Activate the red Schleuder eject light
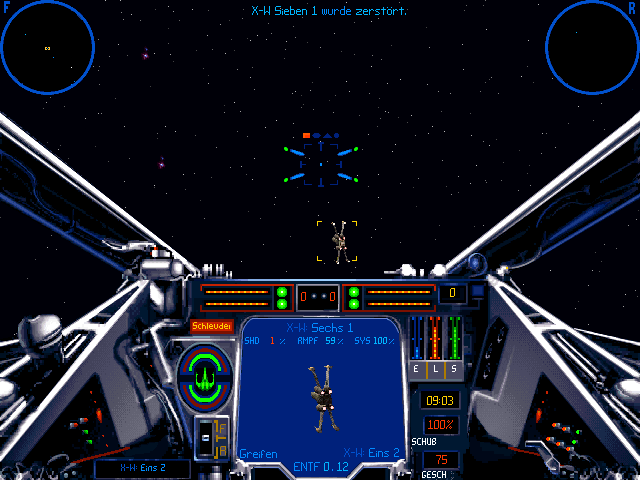 pos(211,326)
